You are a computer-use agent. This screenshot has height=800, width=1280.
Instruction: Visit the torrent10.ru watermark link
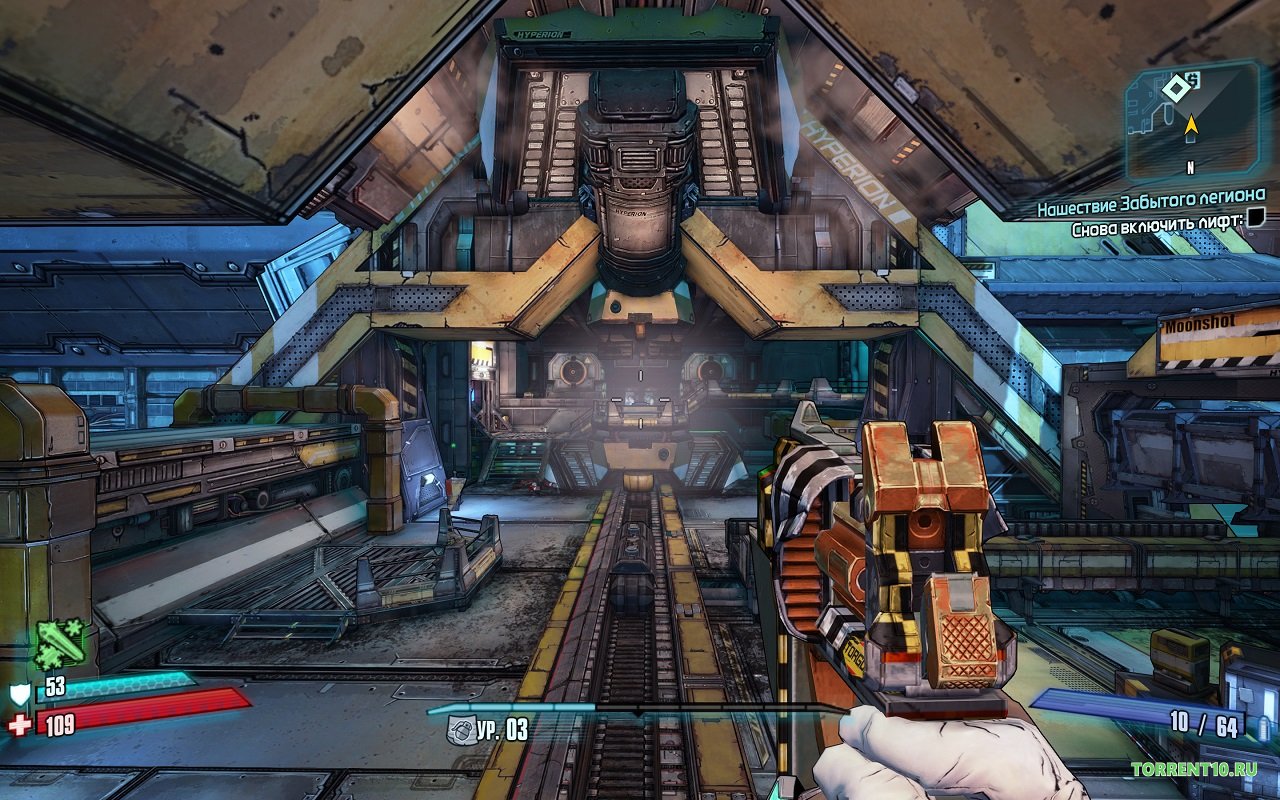click(x=1193, y=769)
